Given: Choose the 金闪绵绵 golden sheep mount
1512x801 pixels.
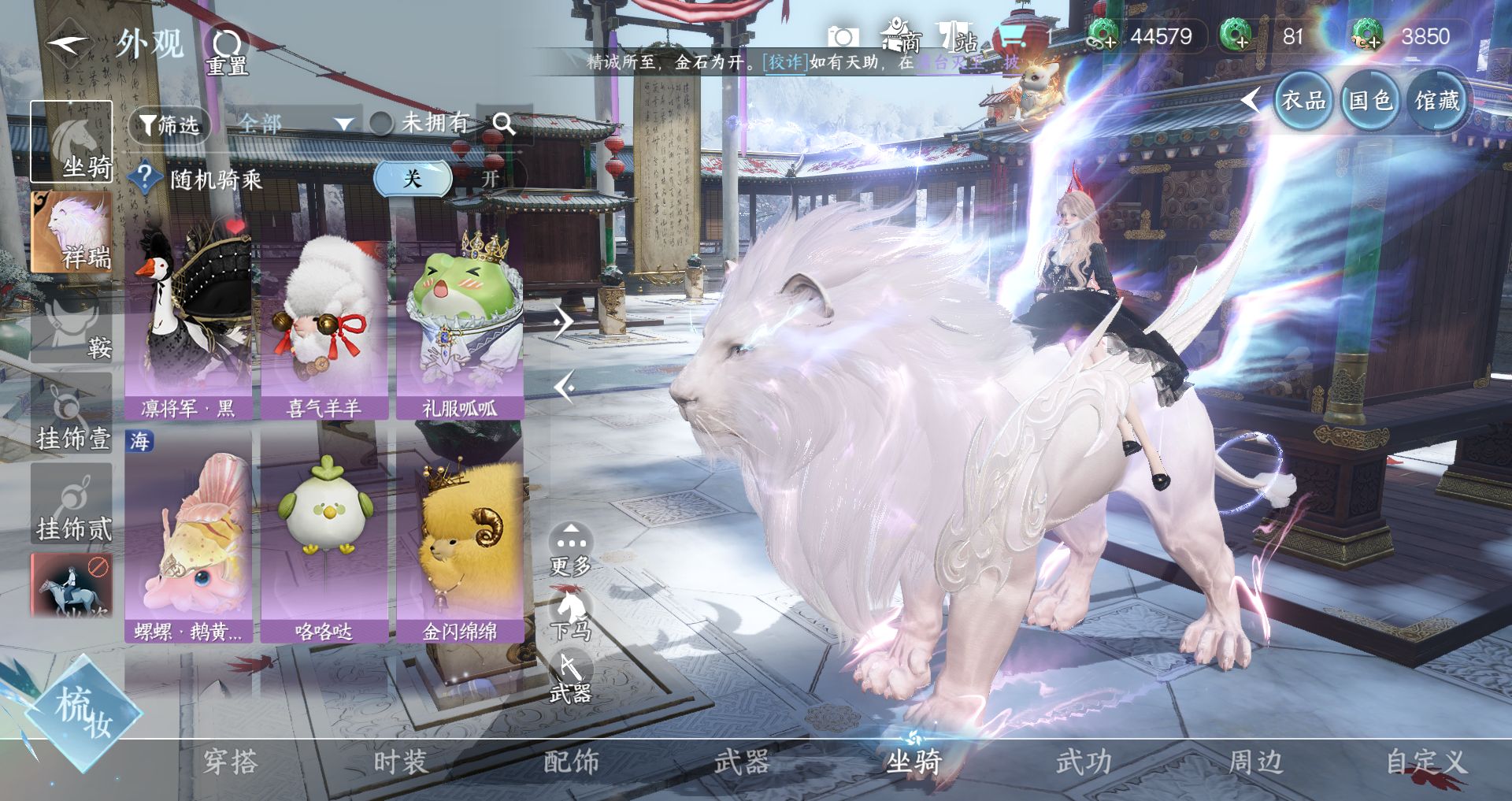Looking at the screenshot, I should pos(460,536).
